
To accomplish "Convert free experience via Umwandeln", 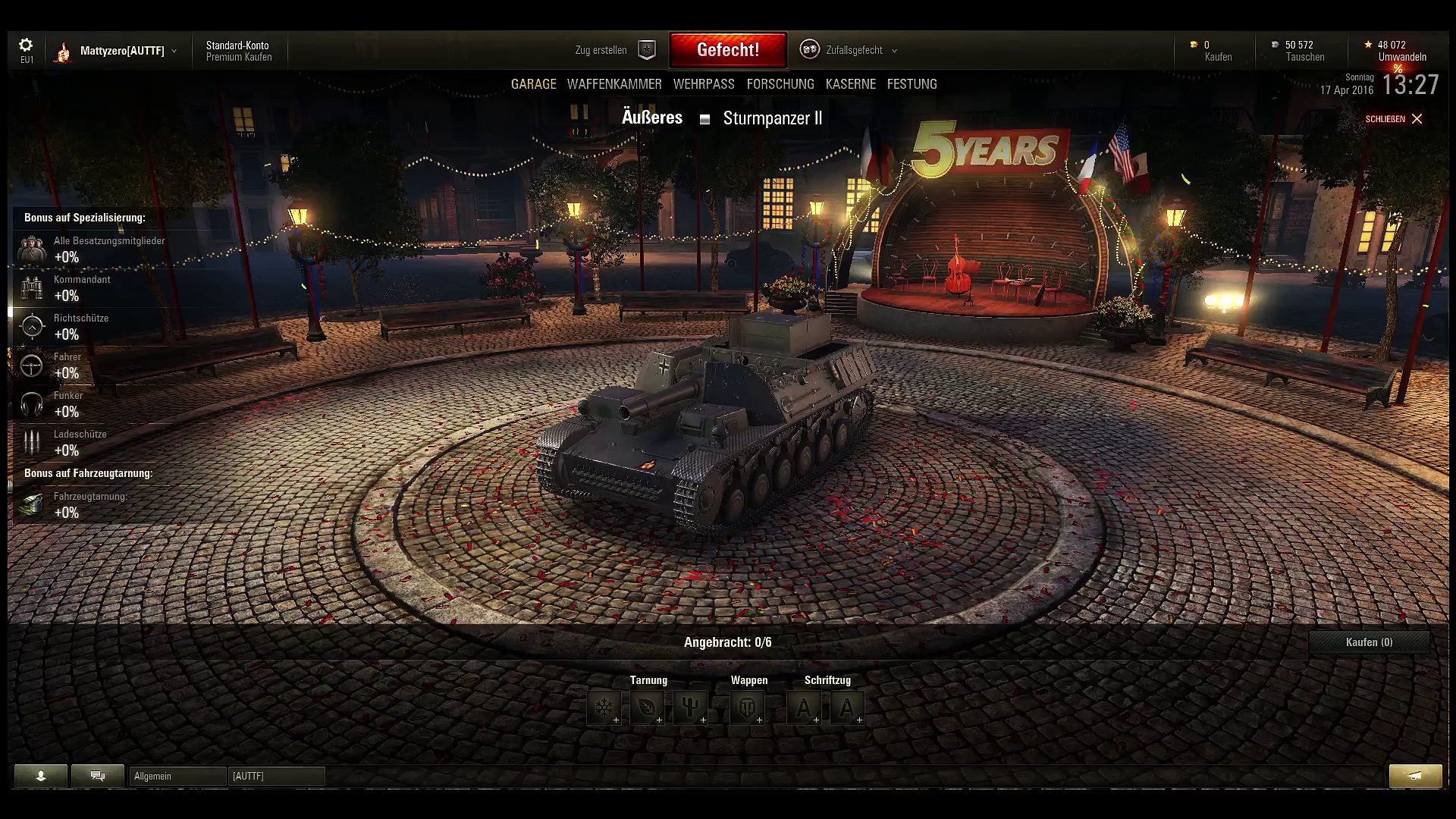I will point(1402,58).
